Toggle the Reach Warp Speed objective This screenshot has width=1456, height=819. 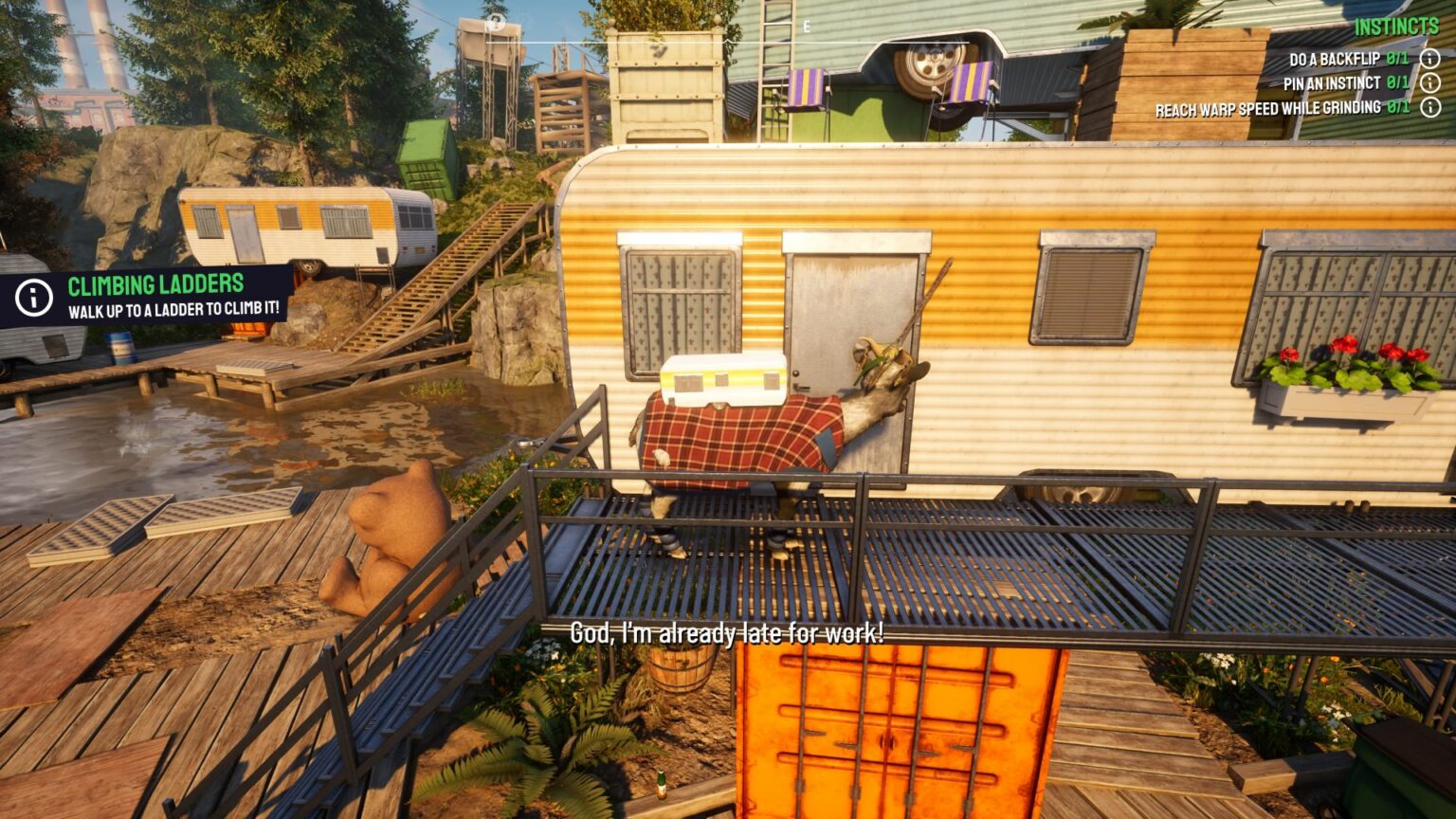click(x=1269, y=107)
